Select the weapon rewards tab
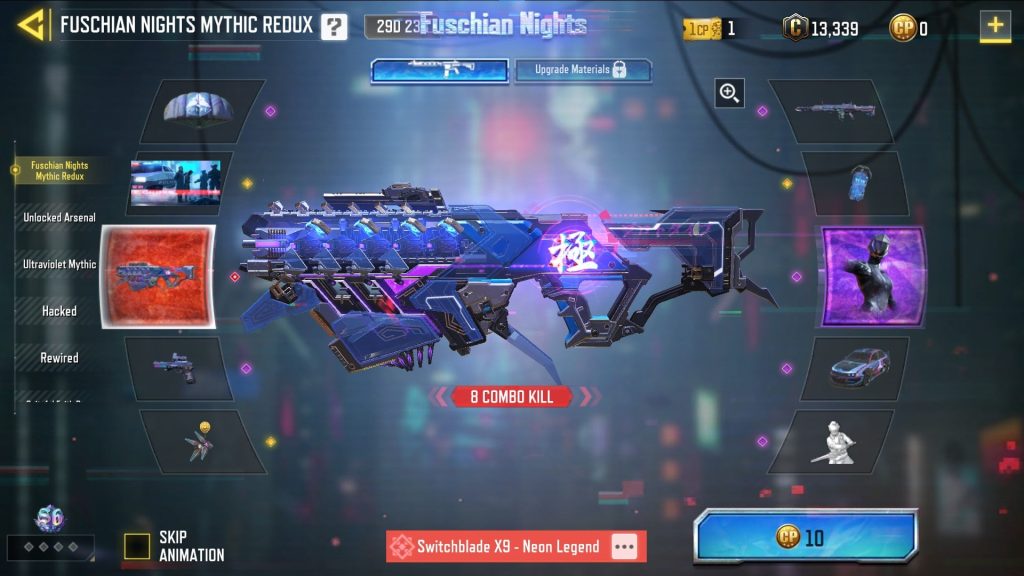 (x=441, y=70)
